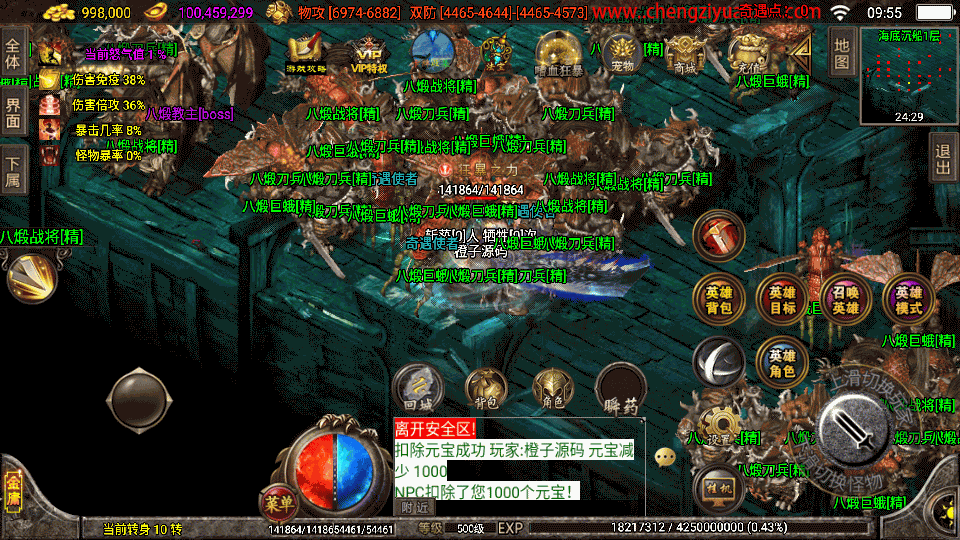Viewport: 960px width, 540px height.
Task: Open the 英雄背包 hero bag
Action: pyautogui.click(x=719, y=299)
